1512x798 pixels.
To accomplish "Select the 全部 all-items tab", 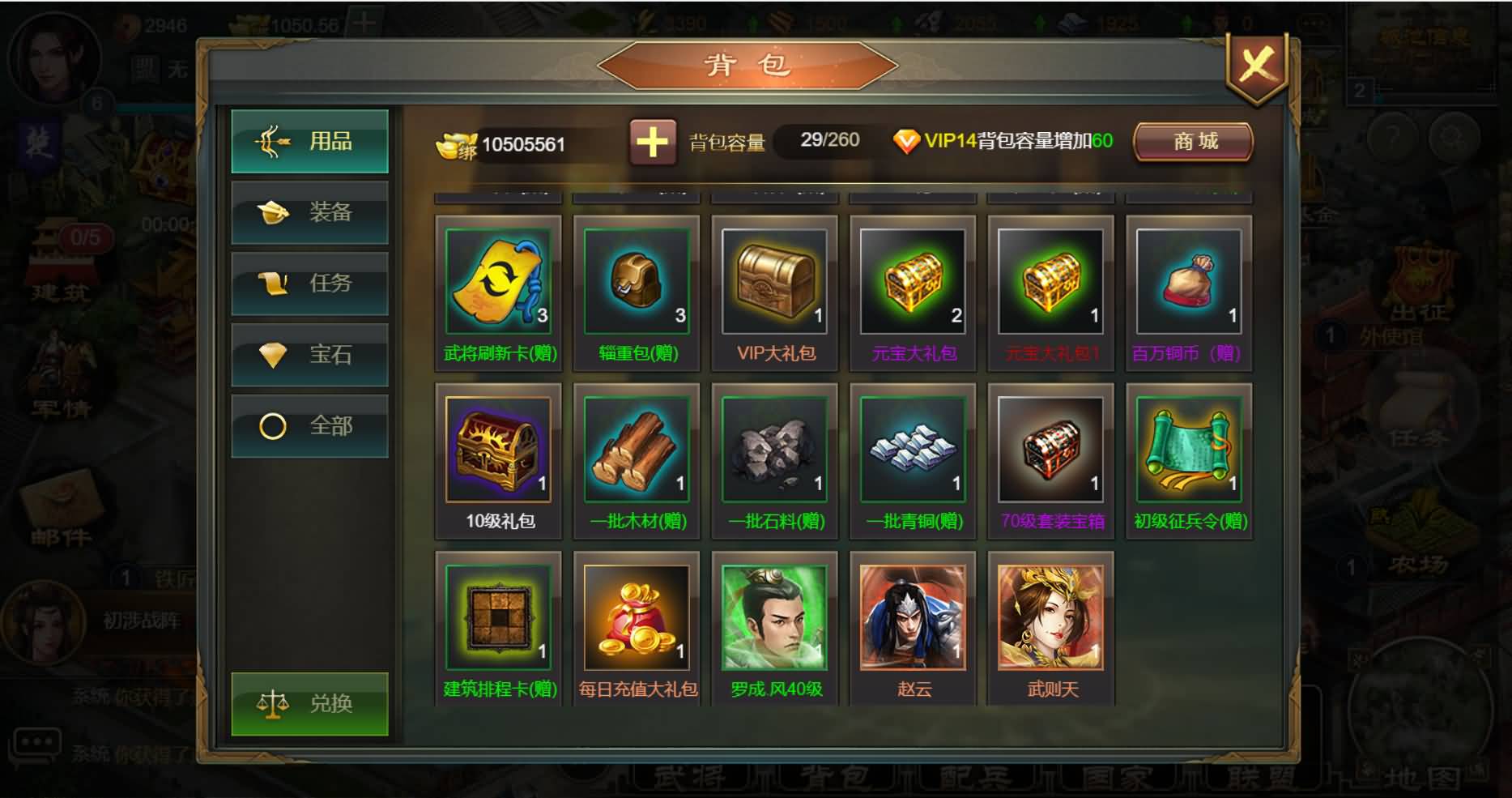I will pyautogui.click(x=309, y=426).
